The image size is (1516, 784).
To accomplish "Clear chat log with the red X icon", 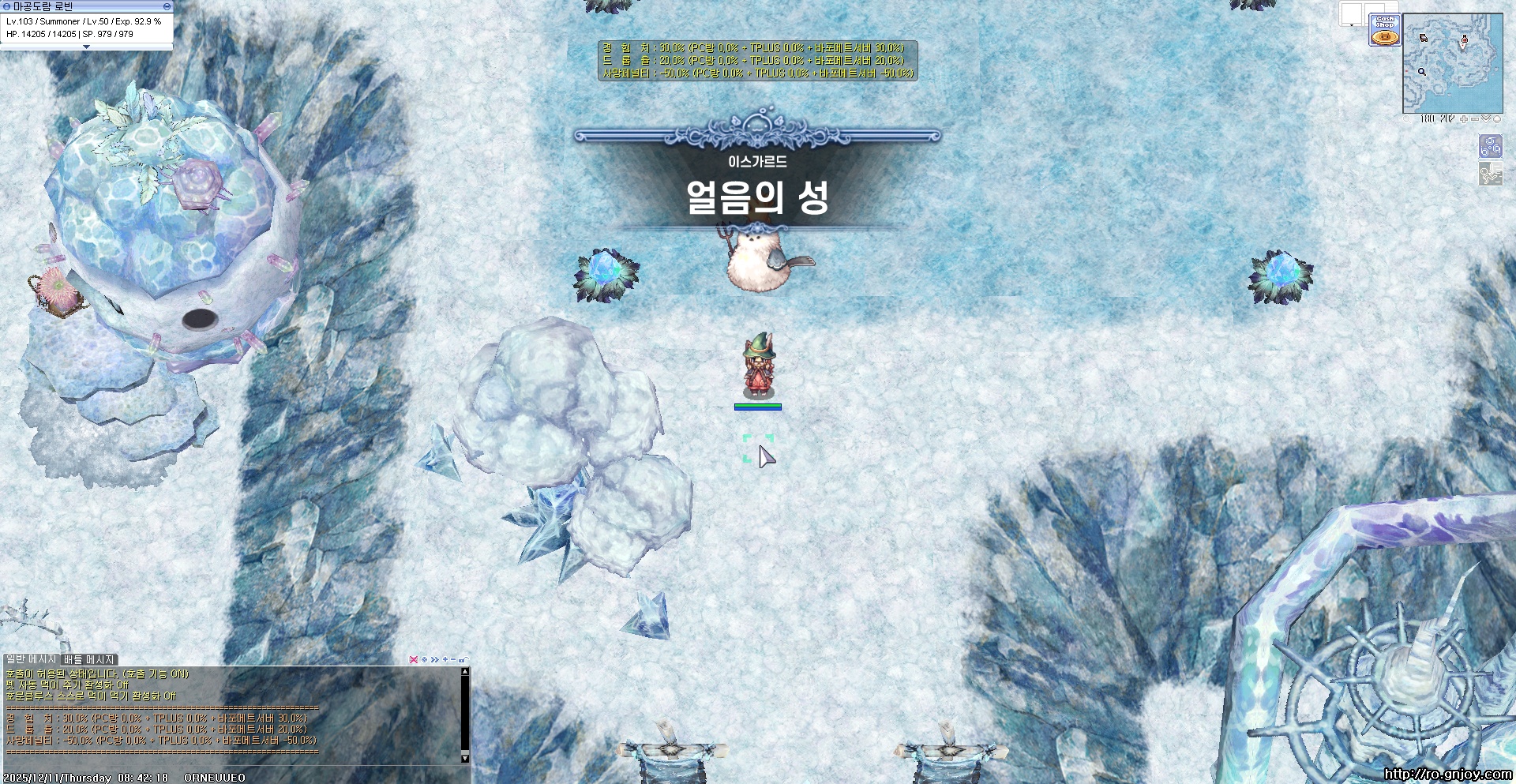I will click(414, 660).
